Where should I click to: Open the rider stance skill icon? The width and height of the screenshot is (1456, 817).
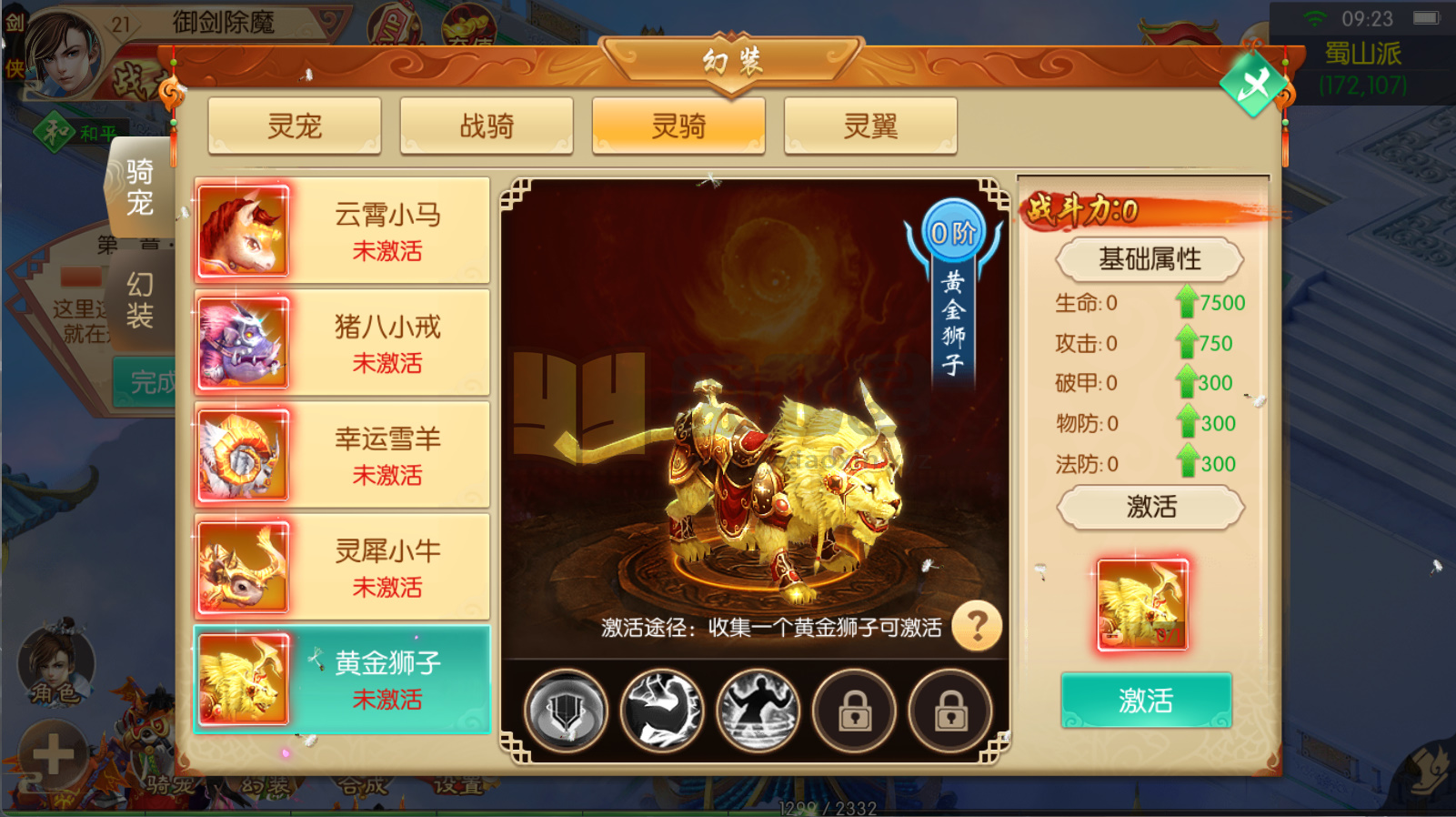click(758, 711)
